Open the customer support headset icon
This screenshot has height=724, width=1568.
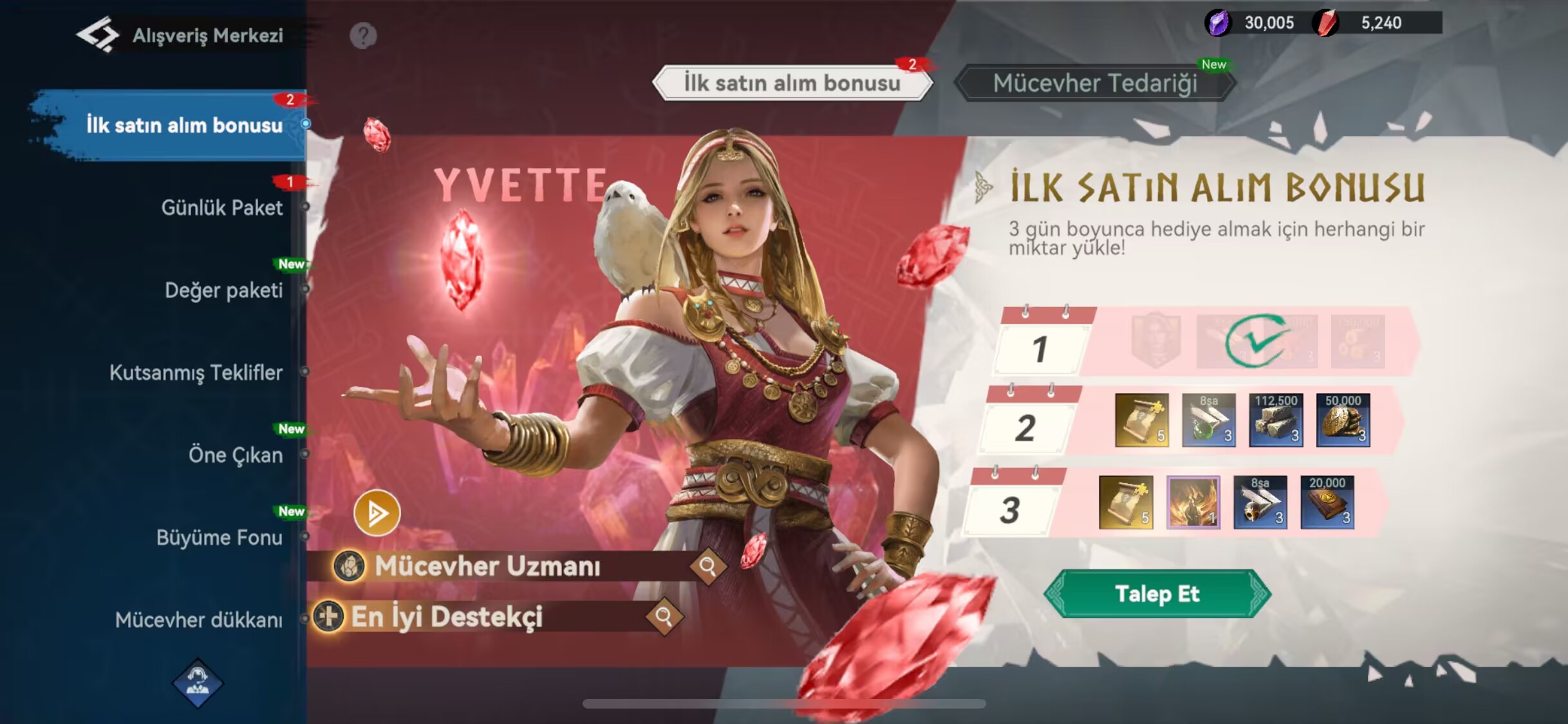tap(198, 683)
